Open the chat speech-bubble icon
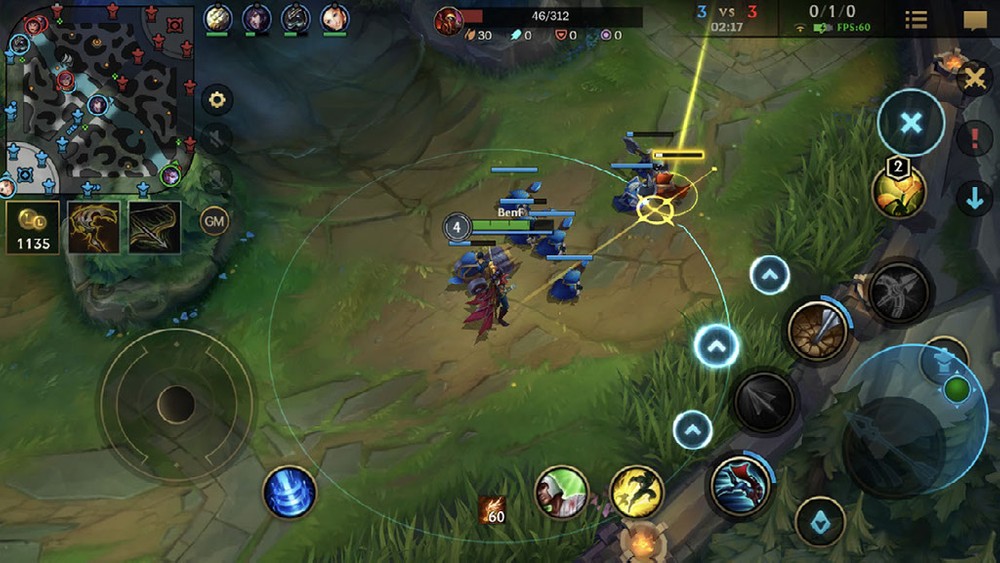 point(975,20)
